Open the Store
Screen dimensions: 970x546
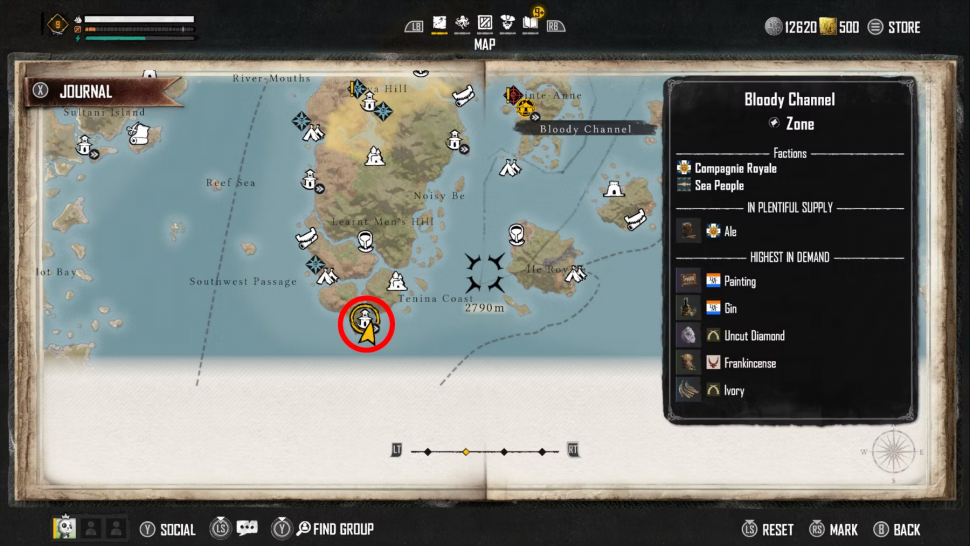tap(894, 27)
